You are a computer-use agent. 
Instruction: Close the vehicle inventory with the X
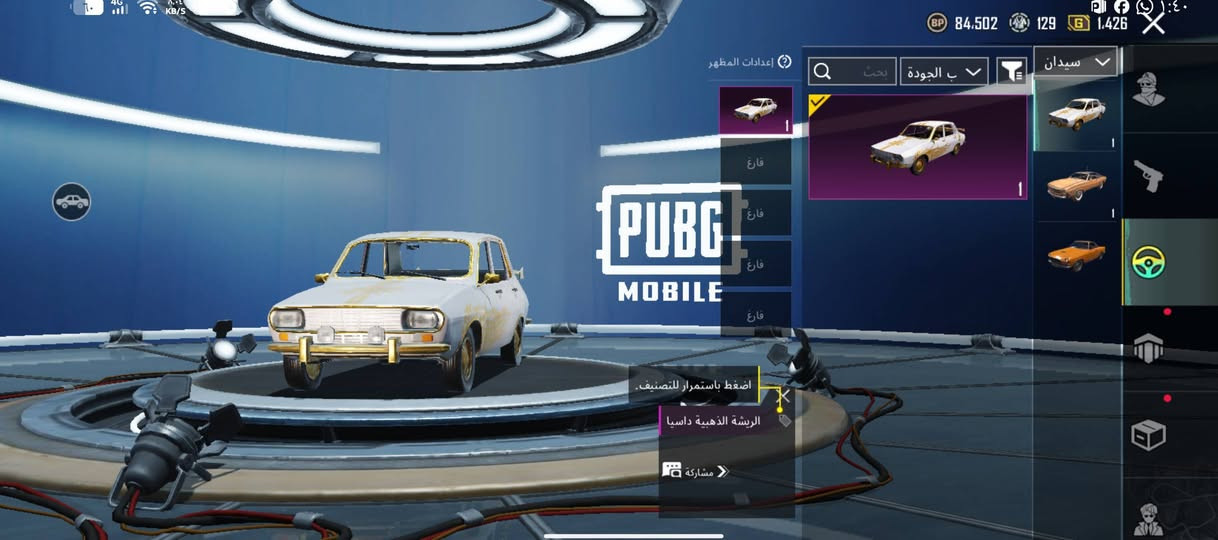click(1153, 22)
